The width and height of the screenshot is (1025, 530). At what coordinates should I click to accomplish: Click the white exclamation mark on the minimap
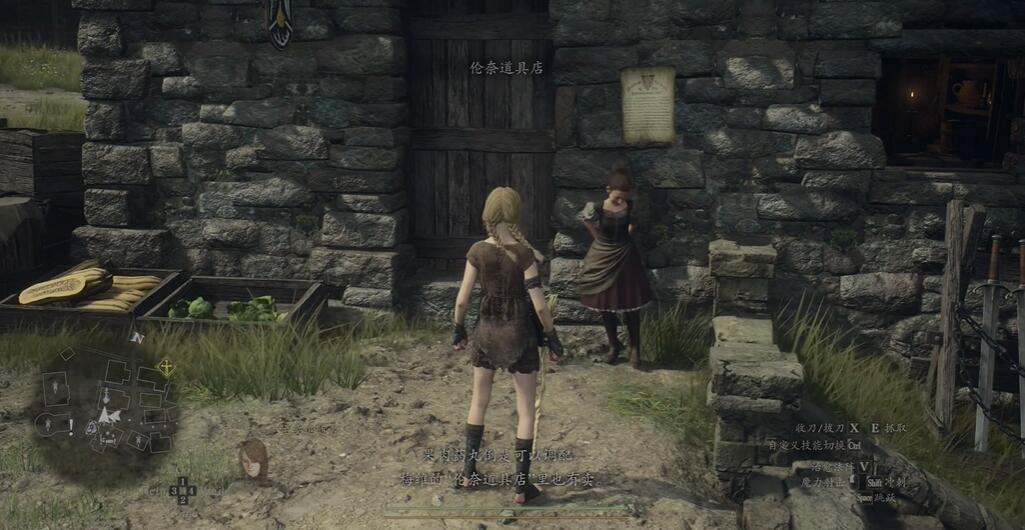(70, 426)
